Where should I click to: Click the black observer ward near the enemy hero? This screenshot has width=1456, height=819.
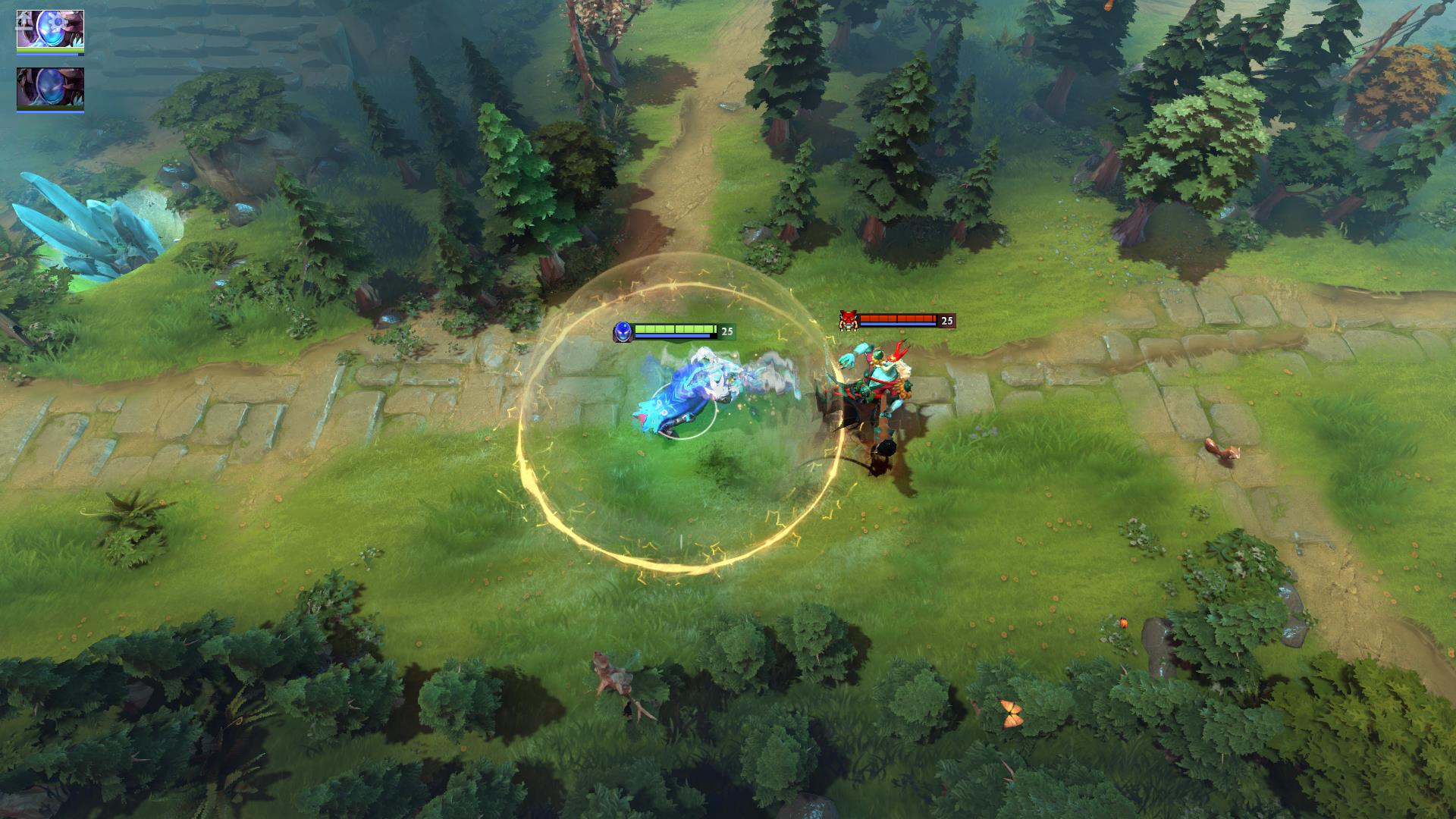point(886,449)
